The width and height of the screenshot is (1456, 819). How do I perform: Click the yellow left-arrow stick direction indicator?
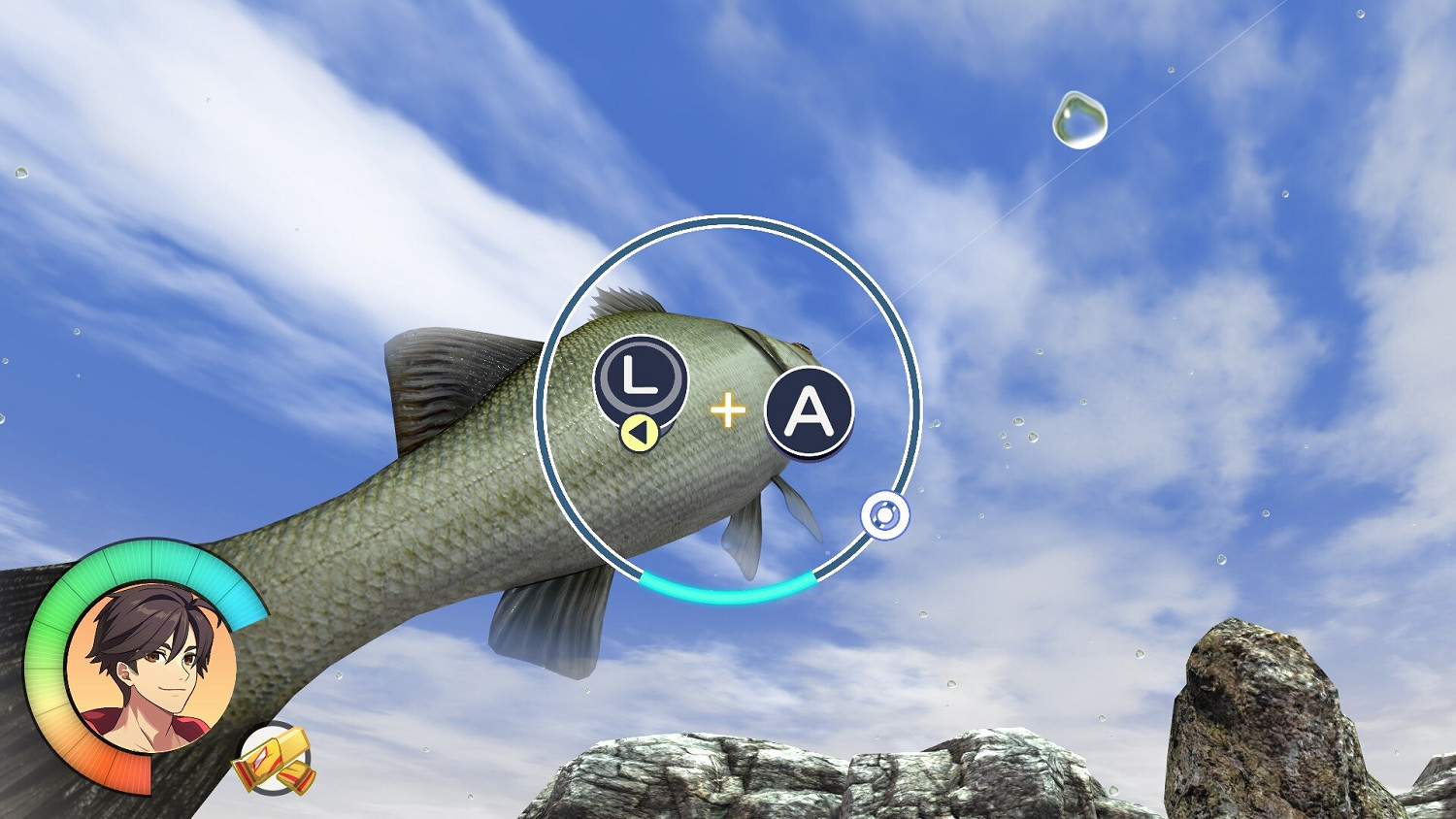[641, 432]
